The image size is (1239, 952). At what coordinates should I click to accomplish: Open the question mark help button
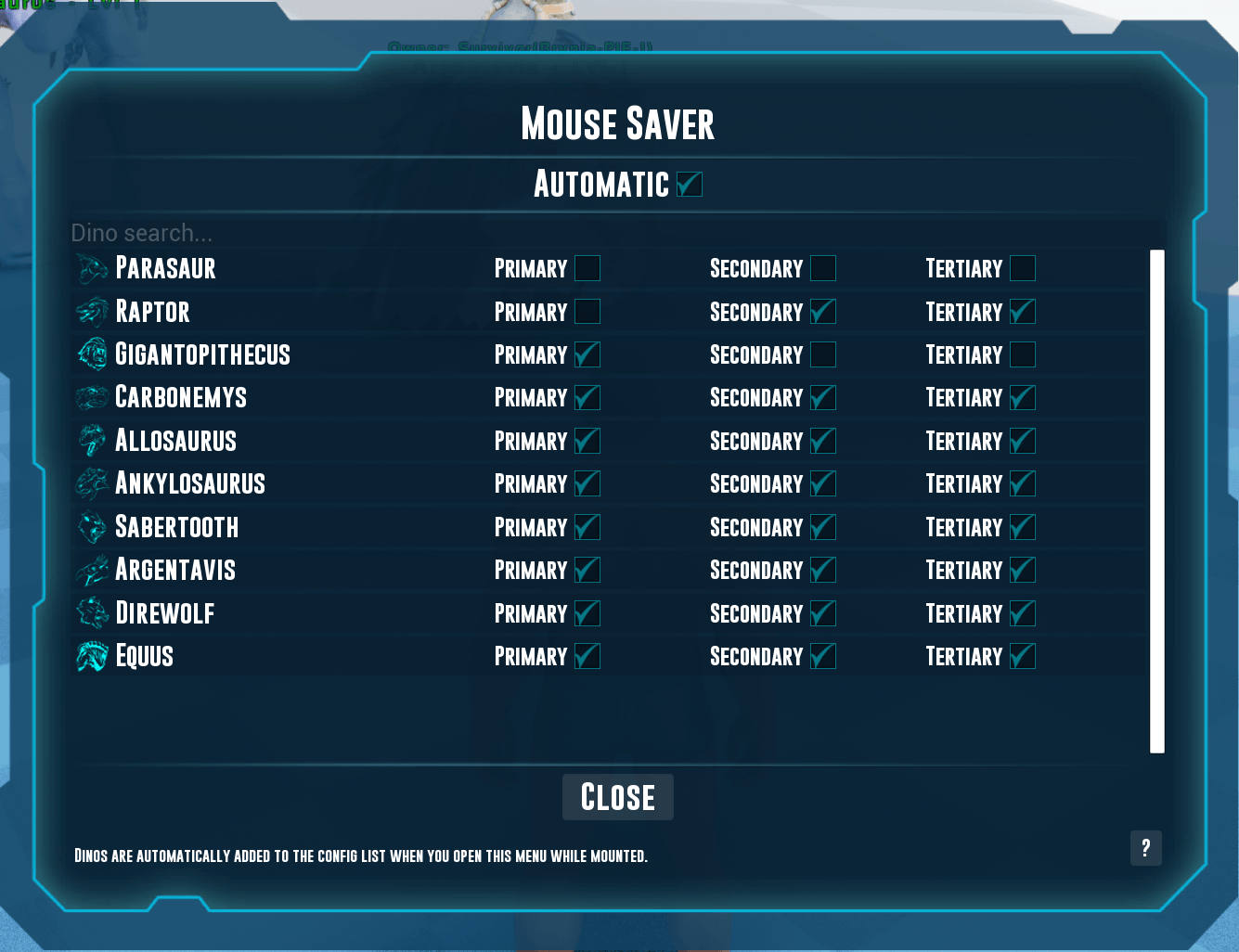click(1145, 847)
